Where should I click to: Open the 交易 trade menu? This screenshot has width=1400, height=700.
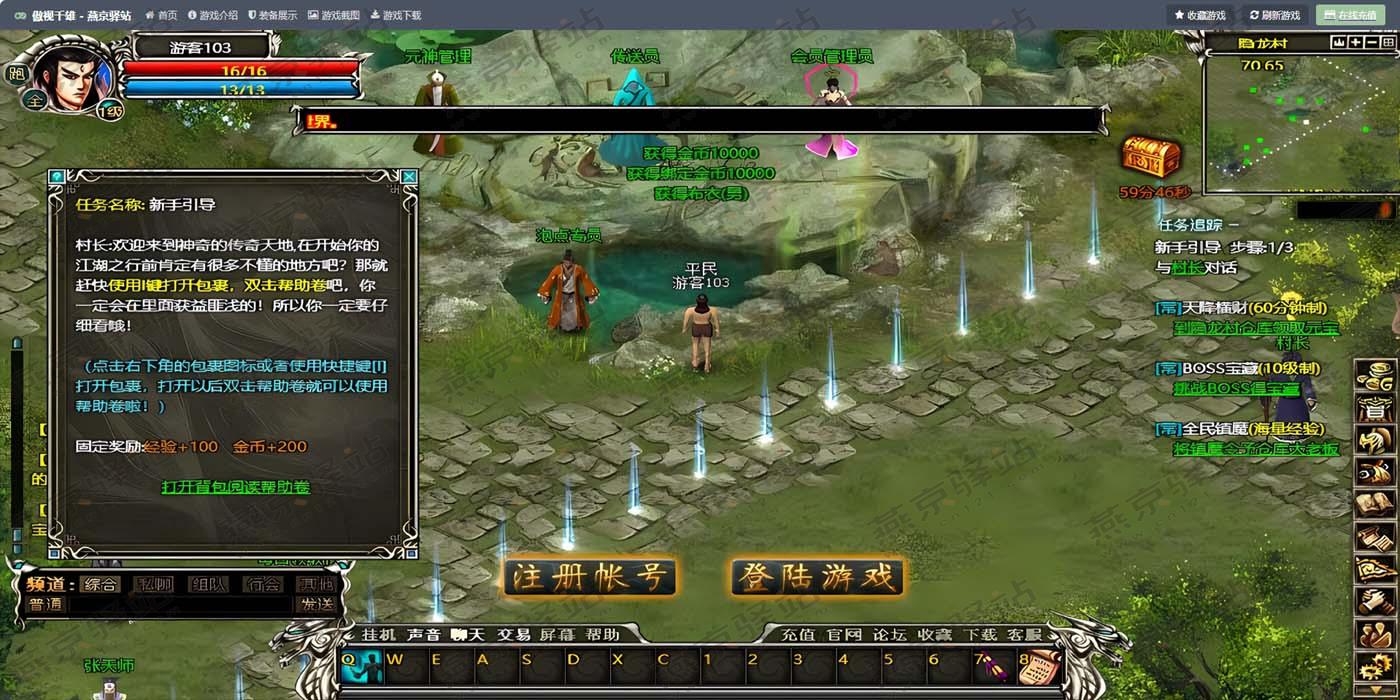(x=514, y=634)
